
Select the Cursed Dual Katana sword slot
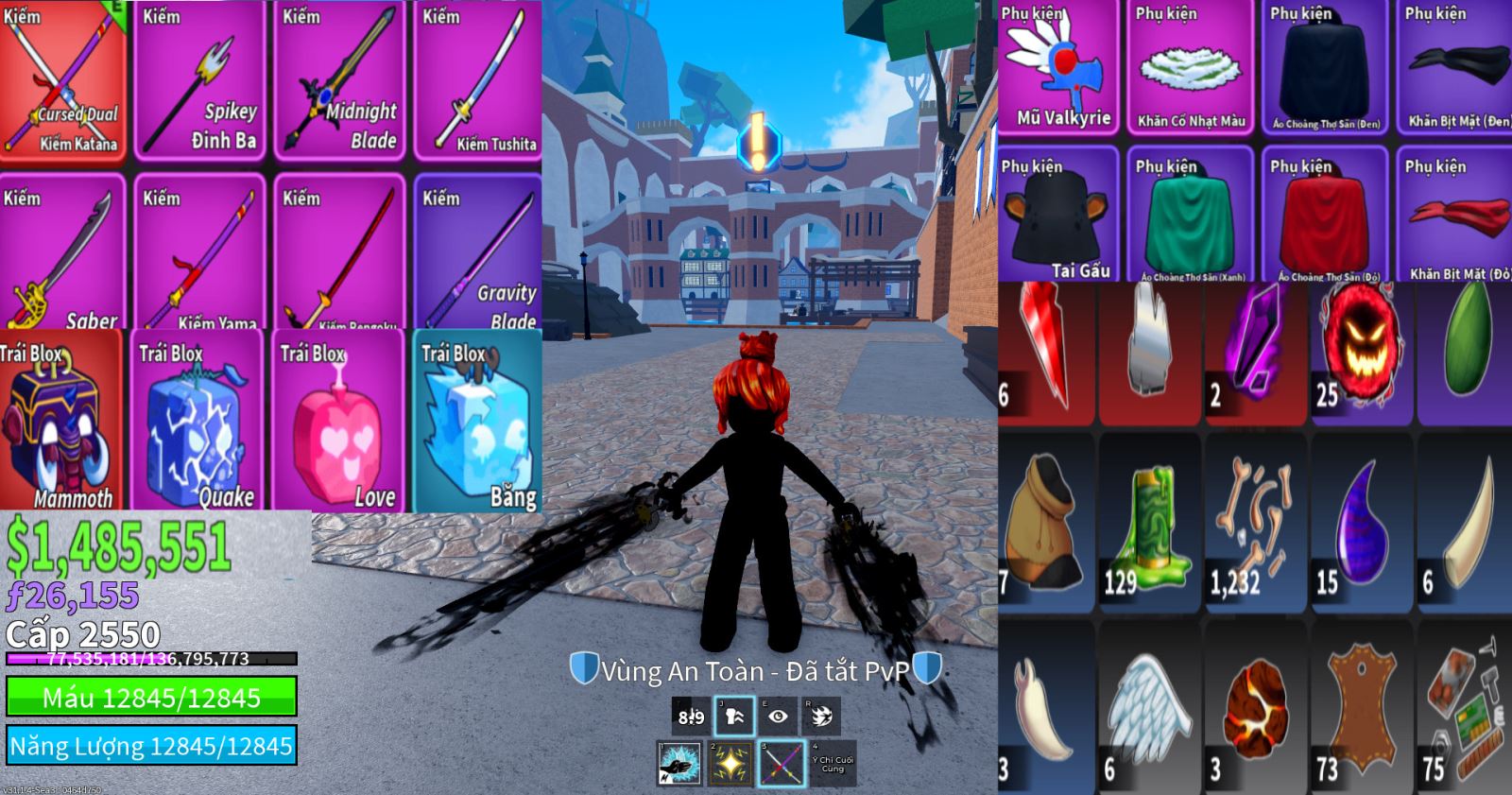point(62,80)
